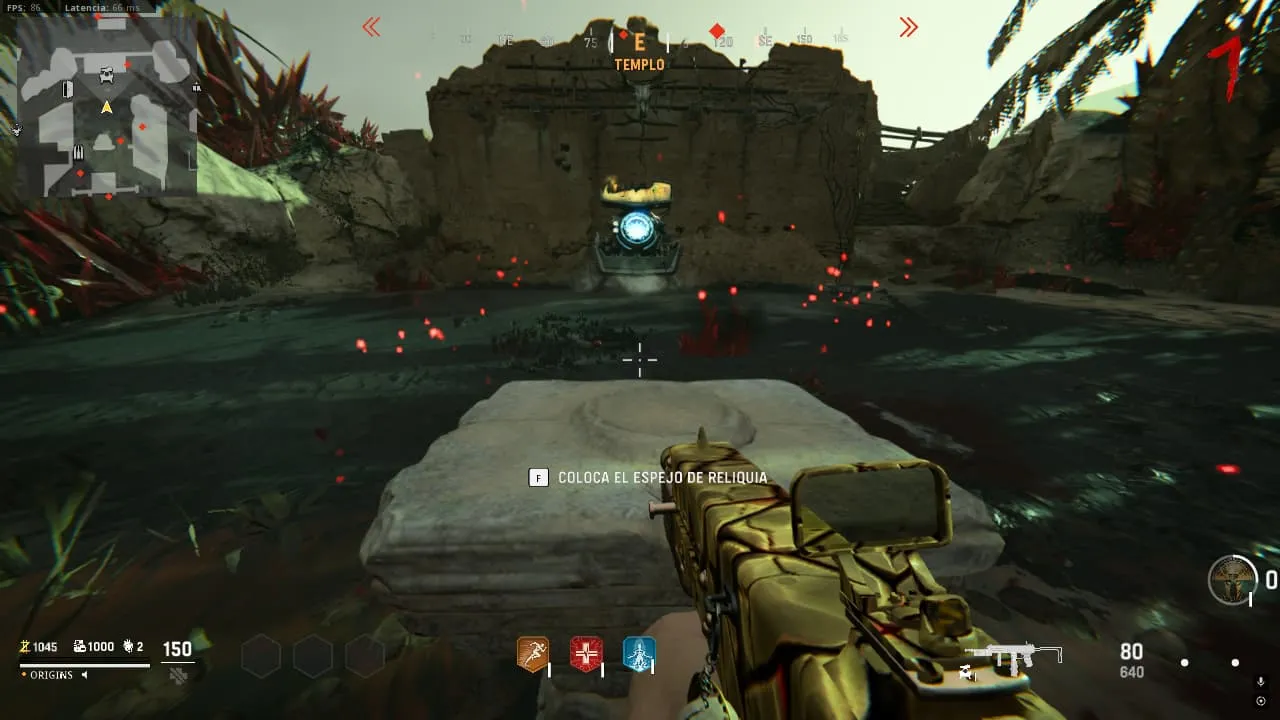The height and width of the screenshot is (720, 1280).
Task: Select the orange Stamin-Up running perk icon
Action: click(532, 654)
